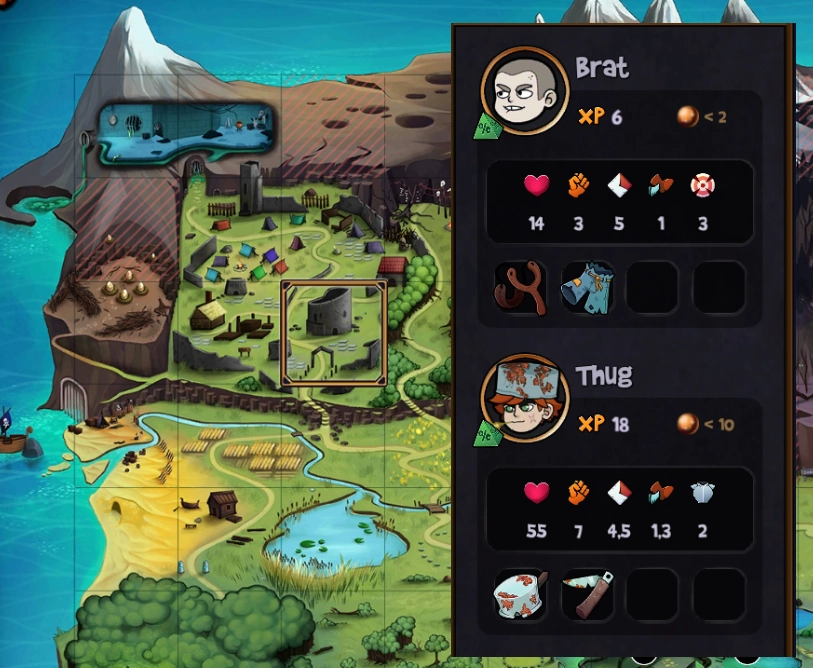
Task: Select the highlighted ruined tower map tile
Action: click(x=334, y=333)
